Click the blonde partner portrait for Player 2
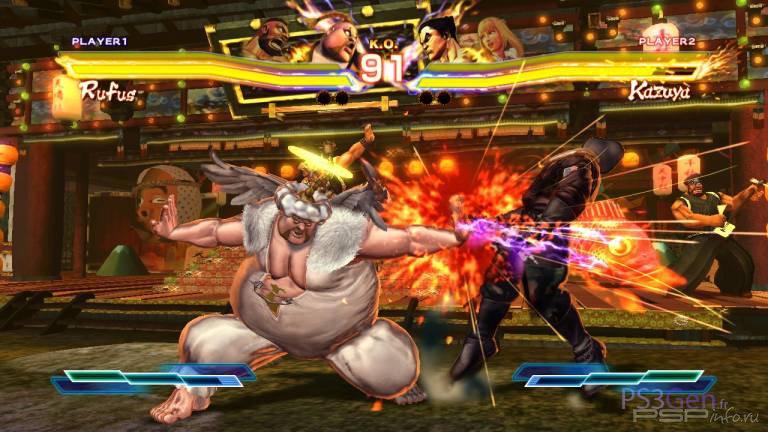The height and width of the screenshot is (432, 768). pyautogui.click(x=494, y=40)
